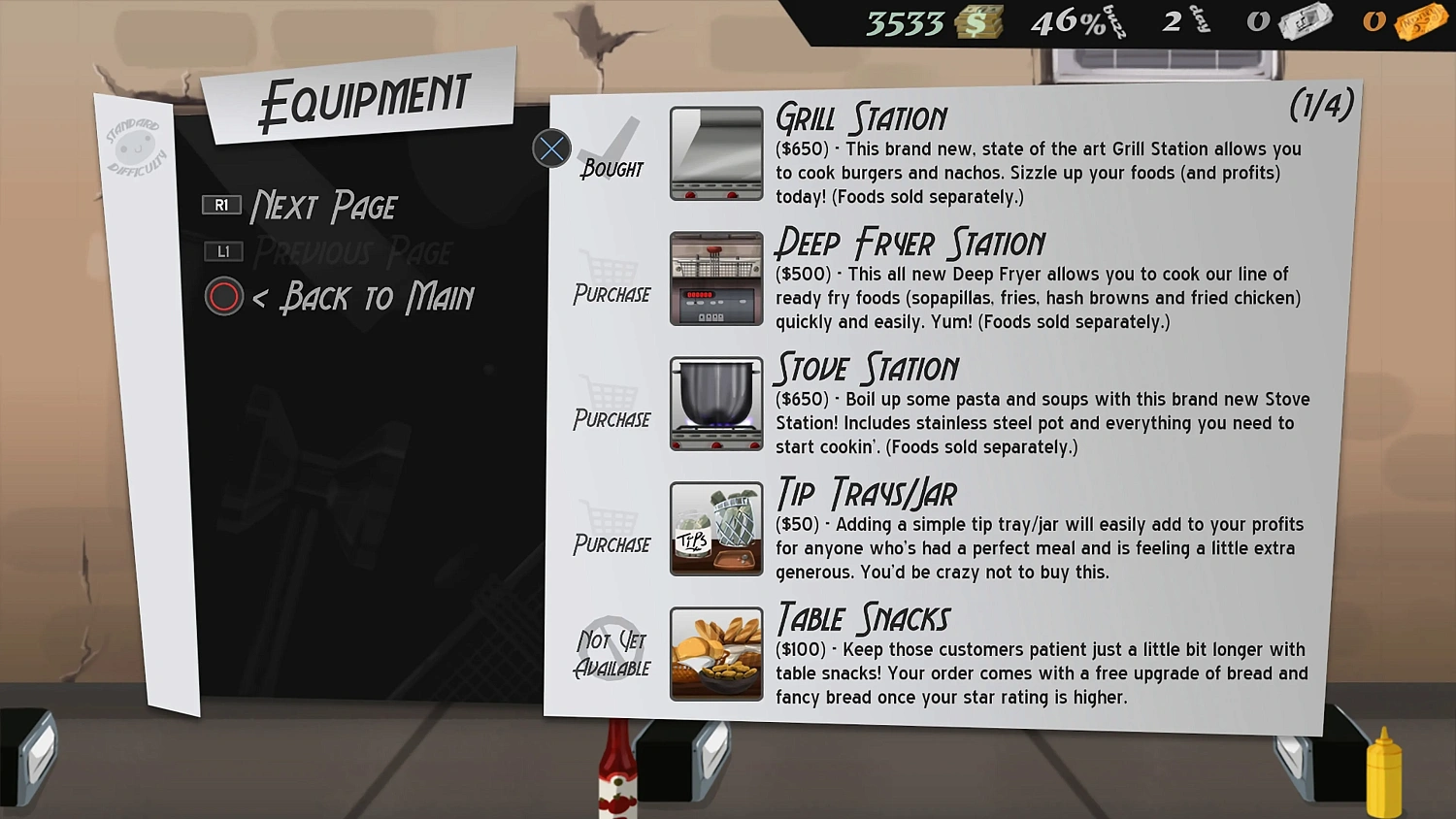Click the blue X cancel icon near Bought

coord(551,148)
